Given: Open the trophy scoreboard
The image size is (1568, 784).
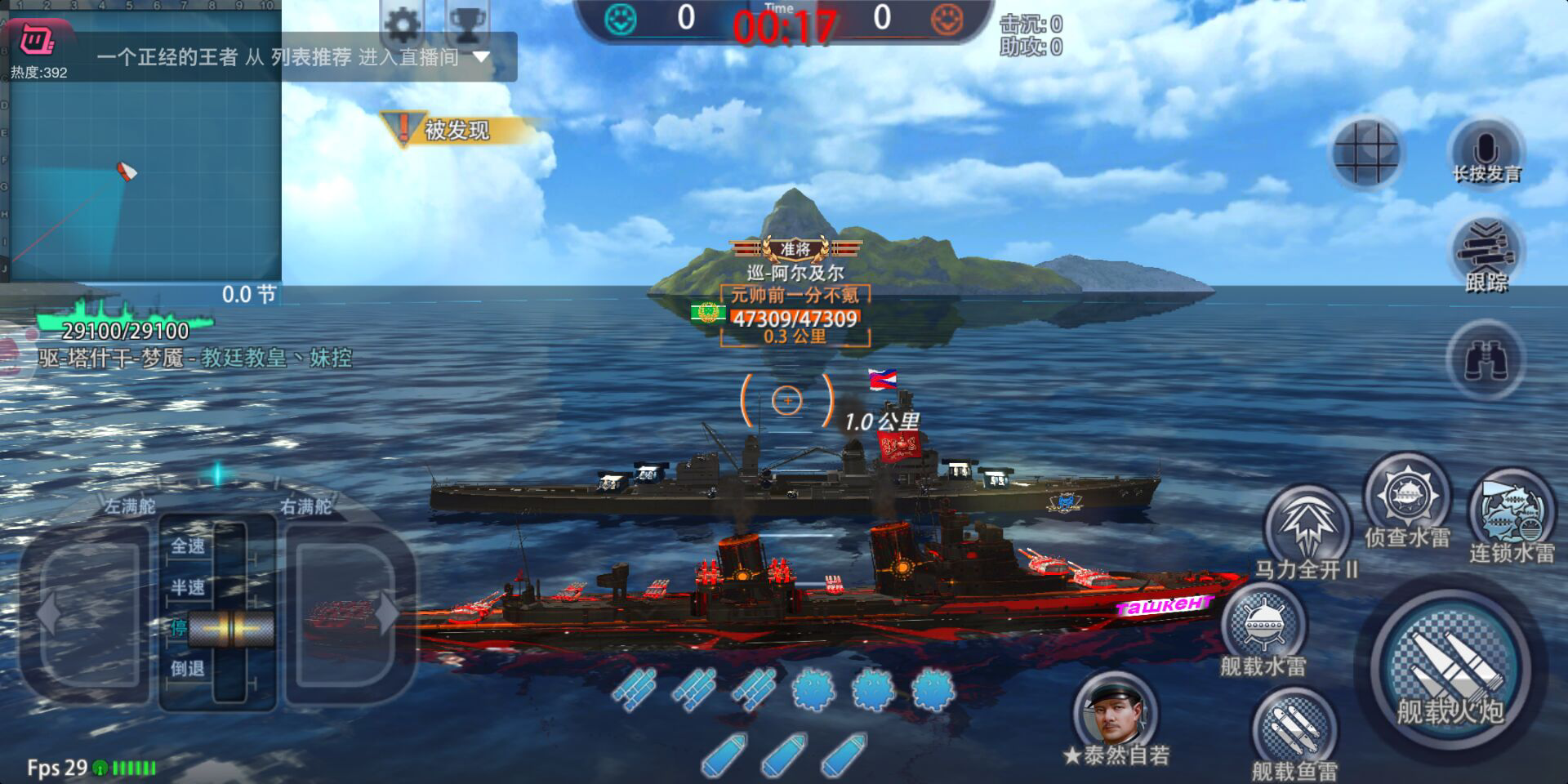Looking at the screenshot, I should click(467, 24).
